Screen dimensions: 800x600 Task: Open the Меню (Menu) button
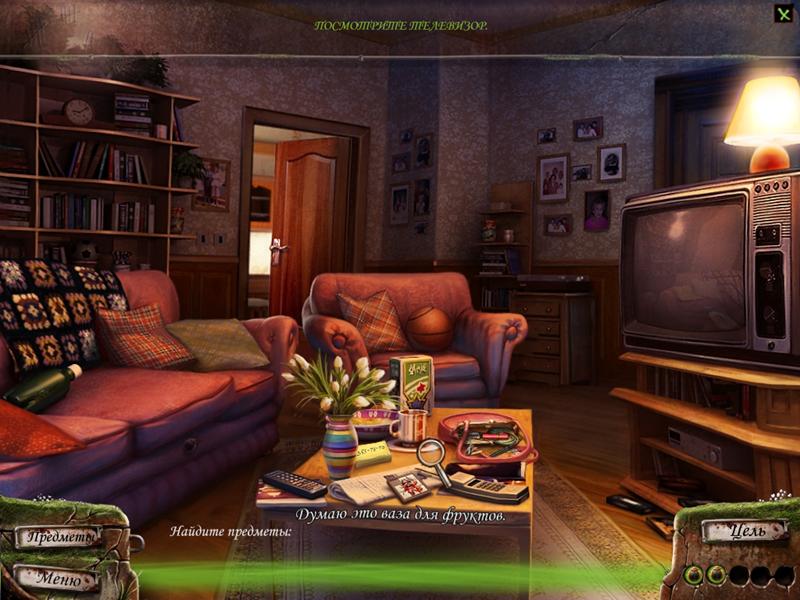[56, 577]
